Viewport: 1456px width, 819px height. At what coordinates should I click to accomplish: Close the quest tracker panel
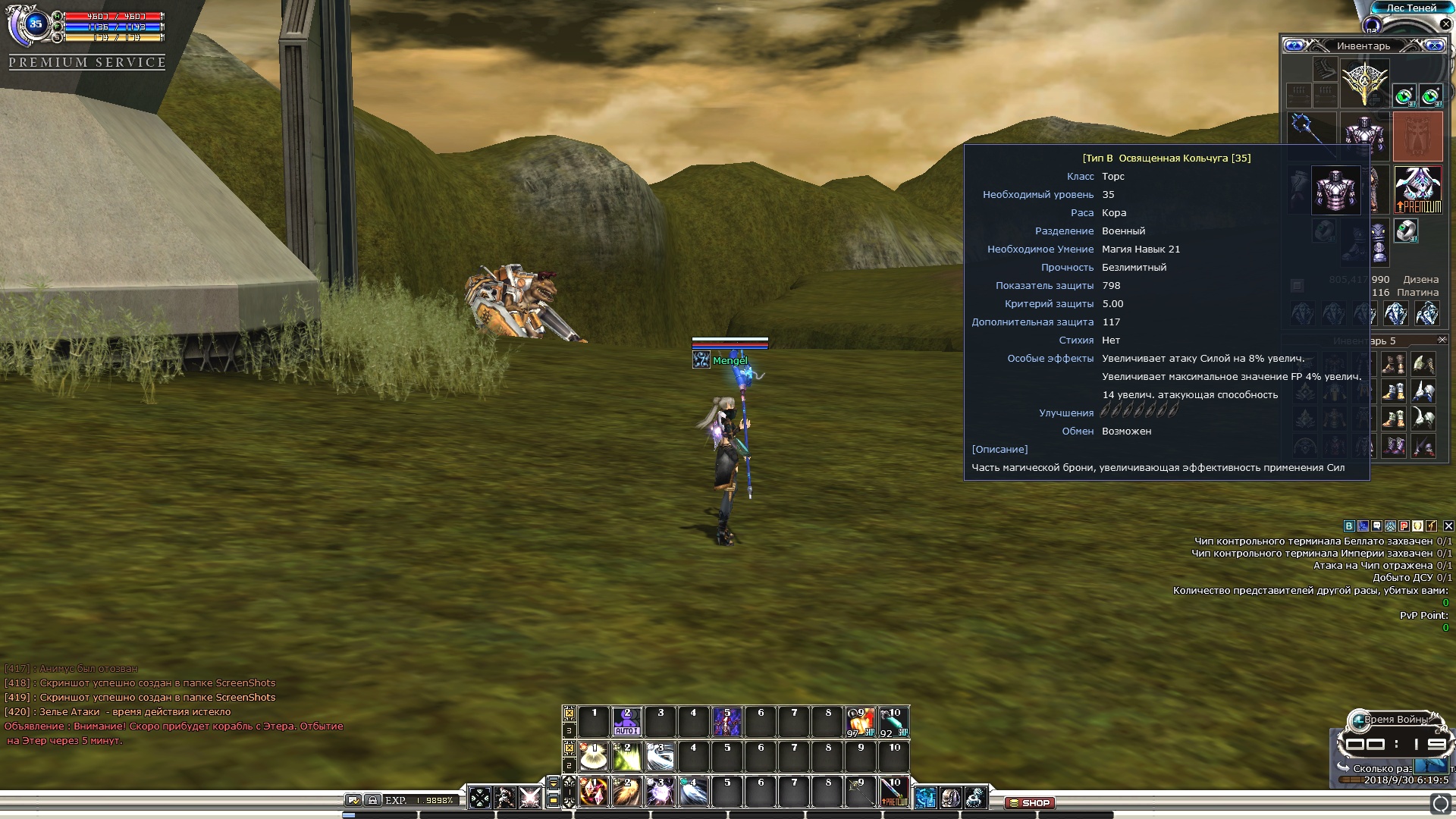point(1448,526)
